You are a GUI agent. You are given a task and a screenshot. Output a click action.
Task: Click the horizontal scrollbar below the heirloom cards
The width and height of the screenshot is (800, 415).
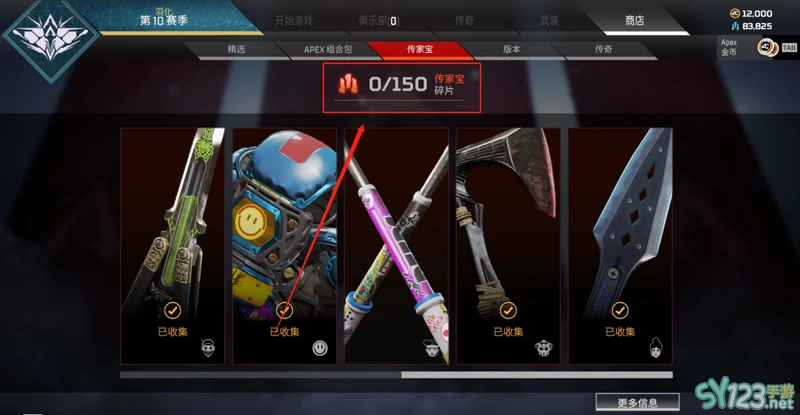pyautogui.click(x=260, y=375)
